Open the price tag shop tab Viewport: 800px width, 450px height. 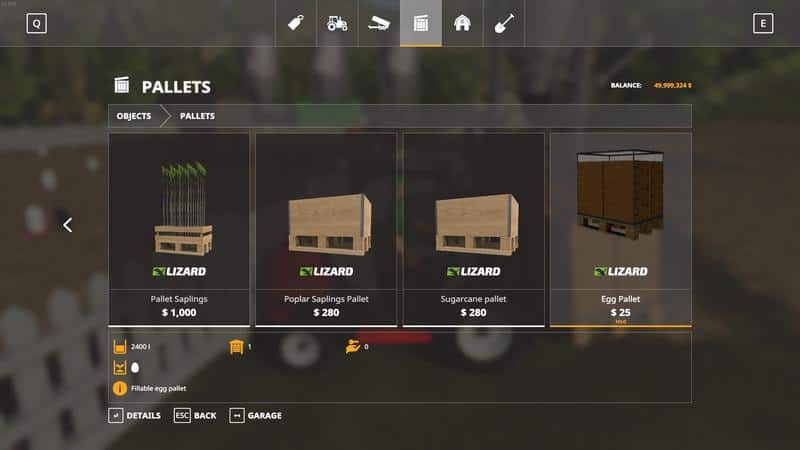pyautogui.click(x=296, y=22)
